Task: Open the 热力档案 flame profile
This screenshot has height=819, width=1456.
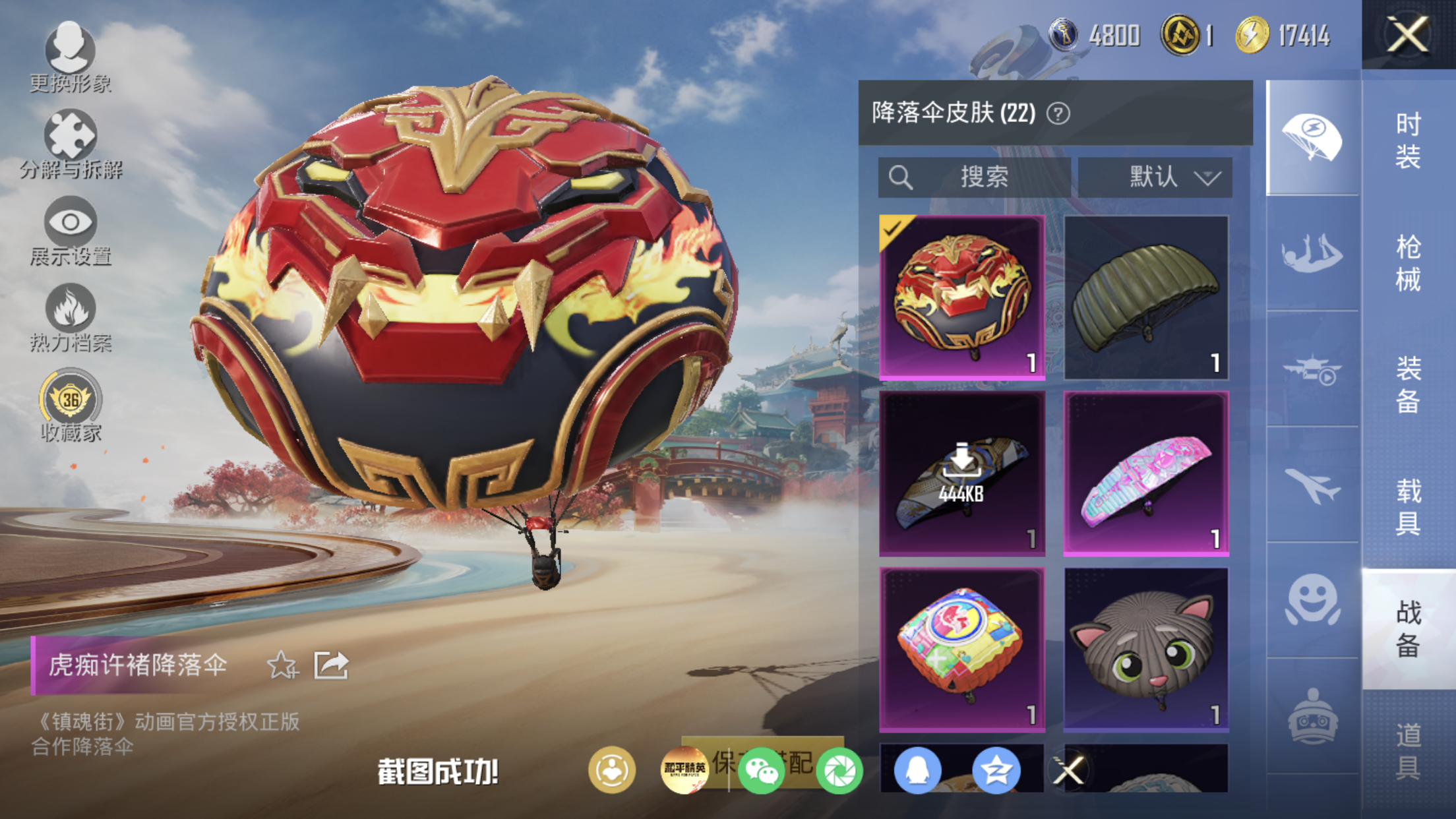Action: [71, 317]
